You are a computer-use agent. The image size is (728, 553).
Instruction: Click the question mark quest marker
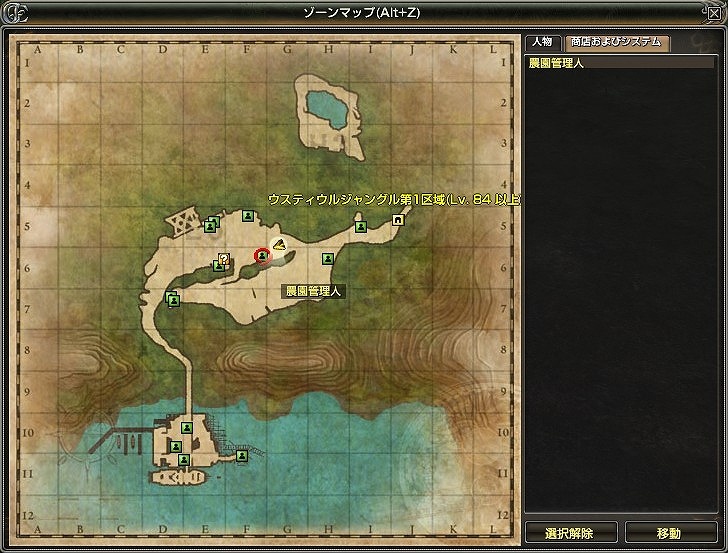(x=224, y=259)
